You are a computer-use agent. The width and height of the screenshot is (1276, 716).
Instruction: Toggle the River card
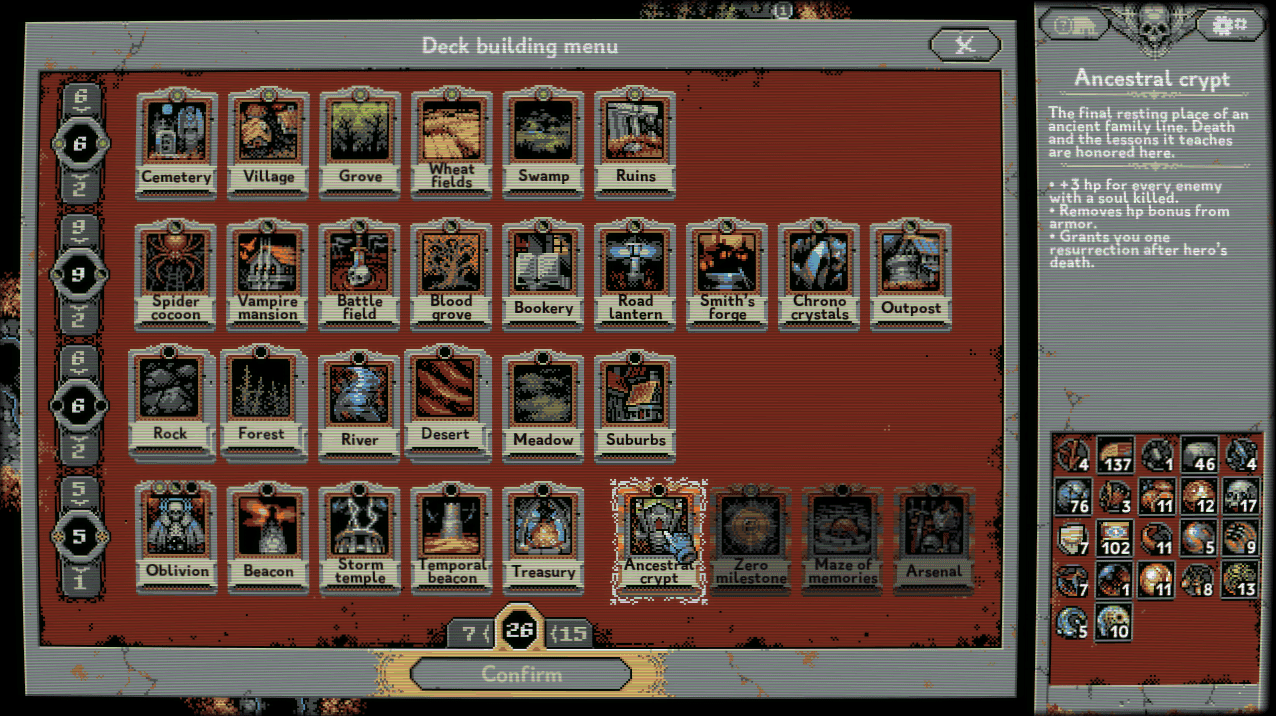tap(360, 403)
